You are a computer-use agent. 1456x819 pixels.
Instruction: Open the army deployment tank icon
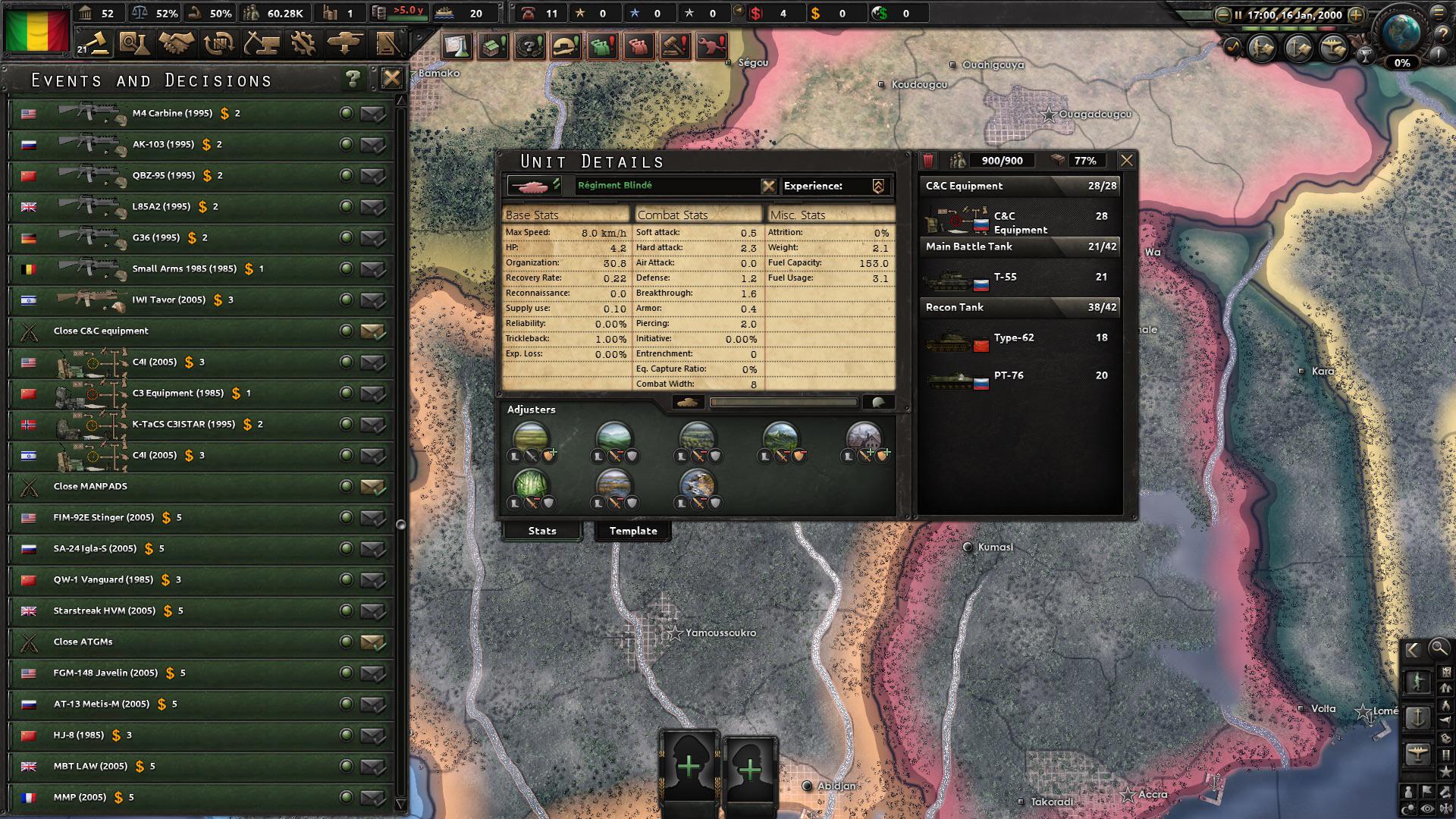347,43
